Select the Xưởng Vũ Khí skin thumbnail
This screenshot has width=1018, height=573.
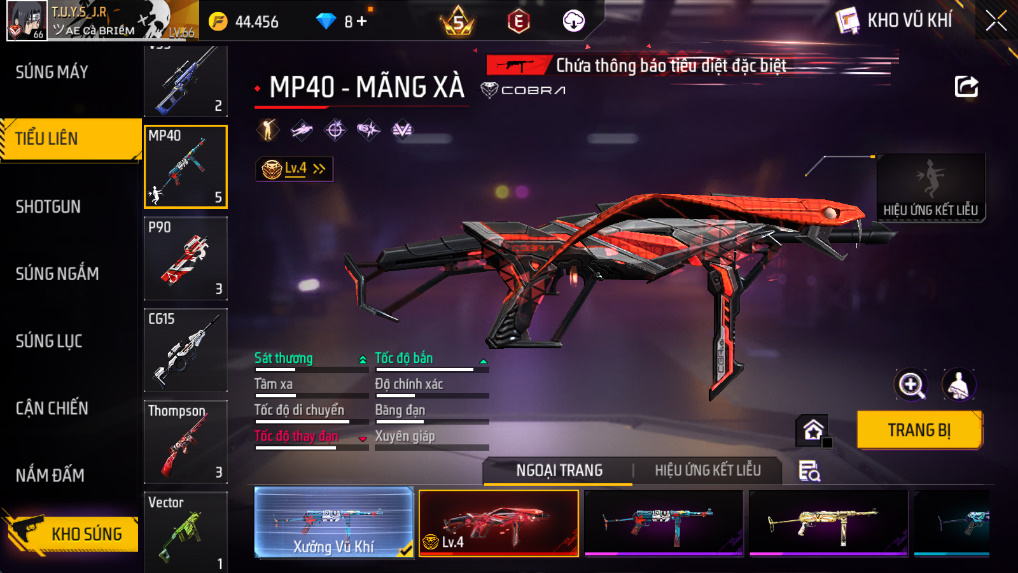[333, 522]
